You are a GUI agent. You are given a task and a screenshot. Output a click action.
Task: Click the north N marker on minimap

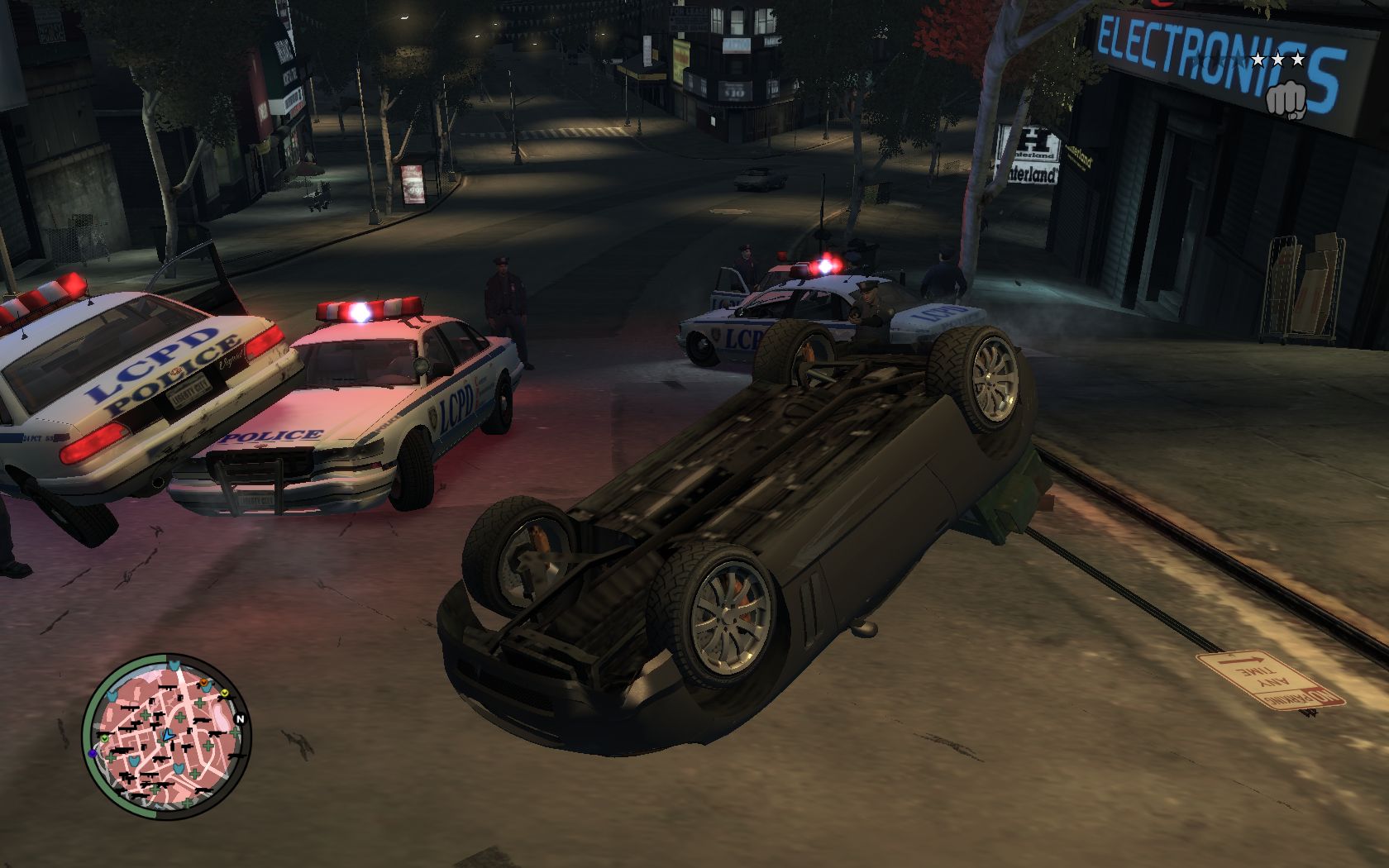coord(240,718)
